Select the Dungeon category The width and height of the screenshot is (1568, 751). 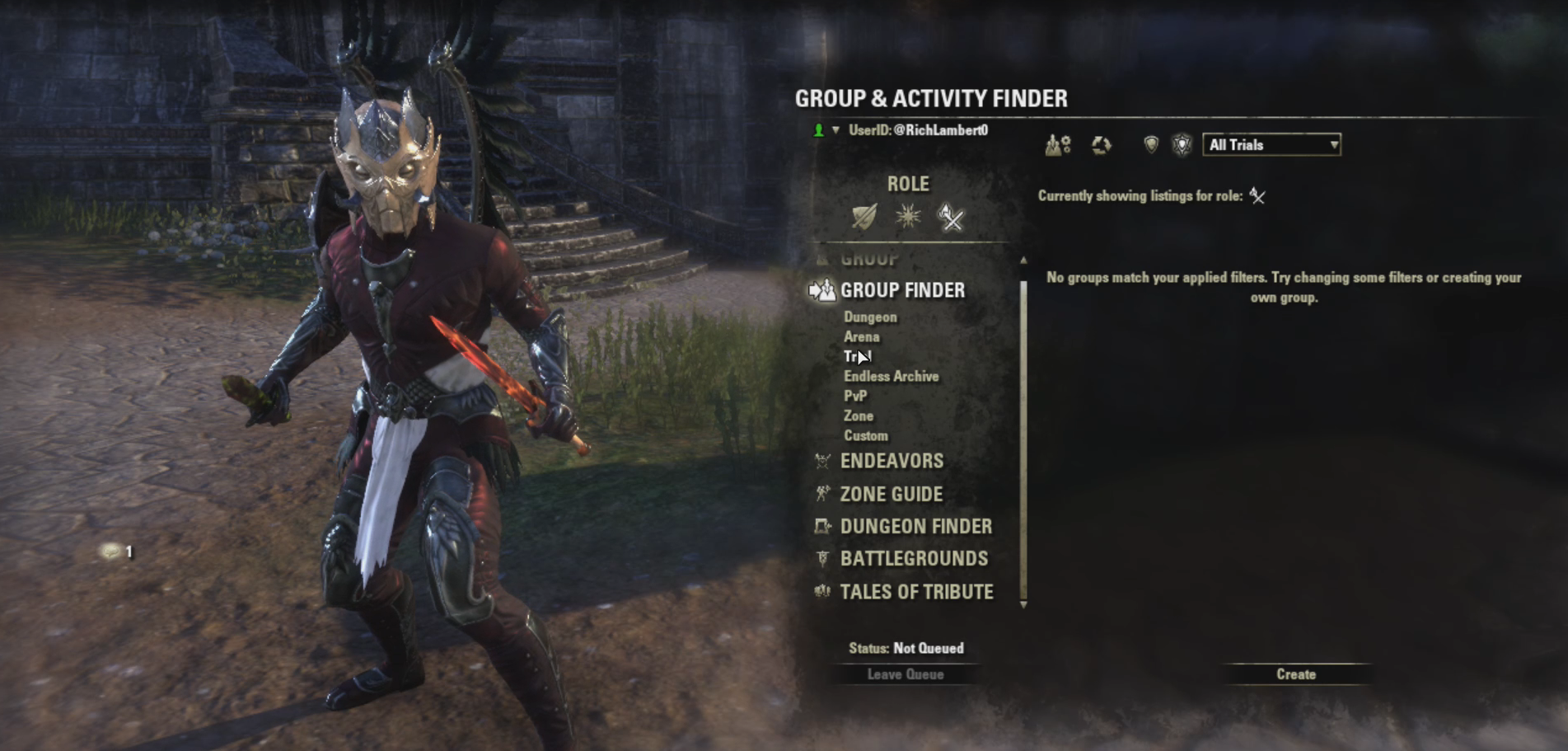(x=870, y=317)
